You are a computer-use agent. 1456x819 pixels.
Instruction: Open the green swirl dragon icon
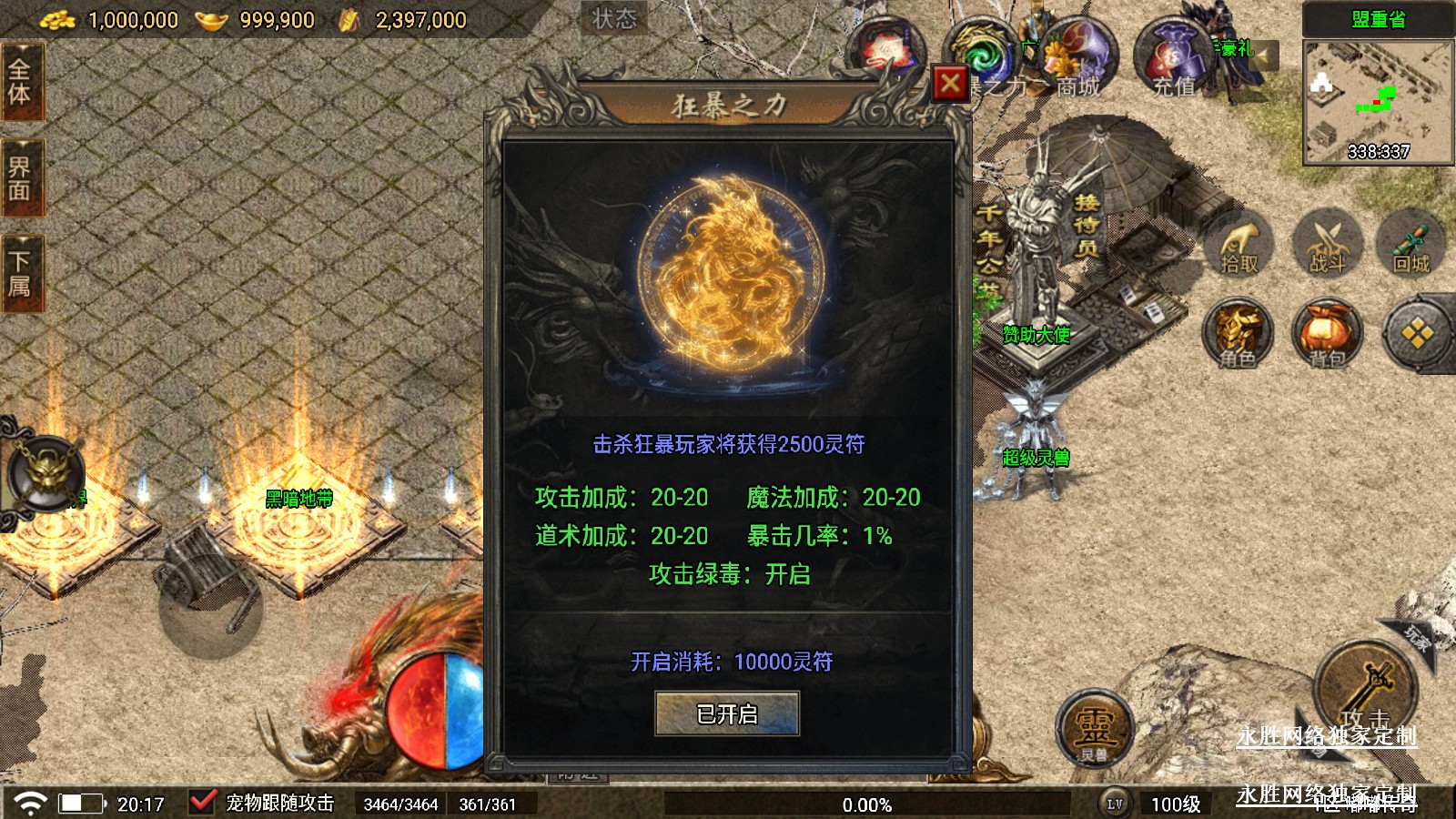(983, 55)
